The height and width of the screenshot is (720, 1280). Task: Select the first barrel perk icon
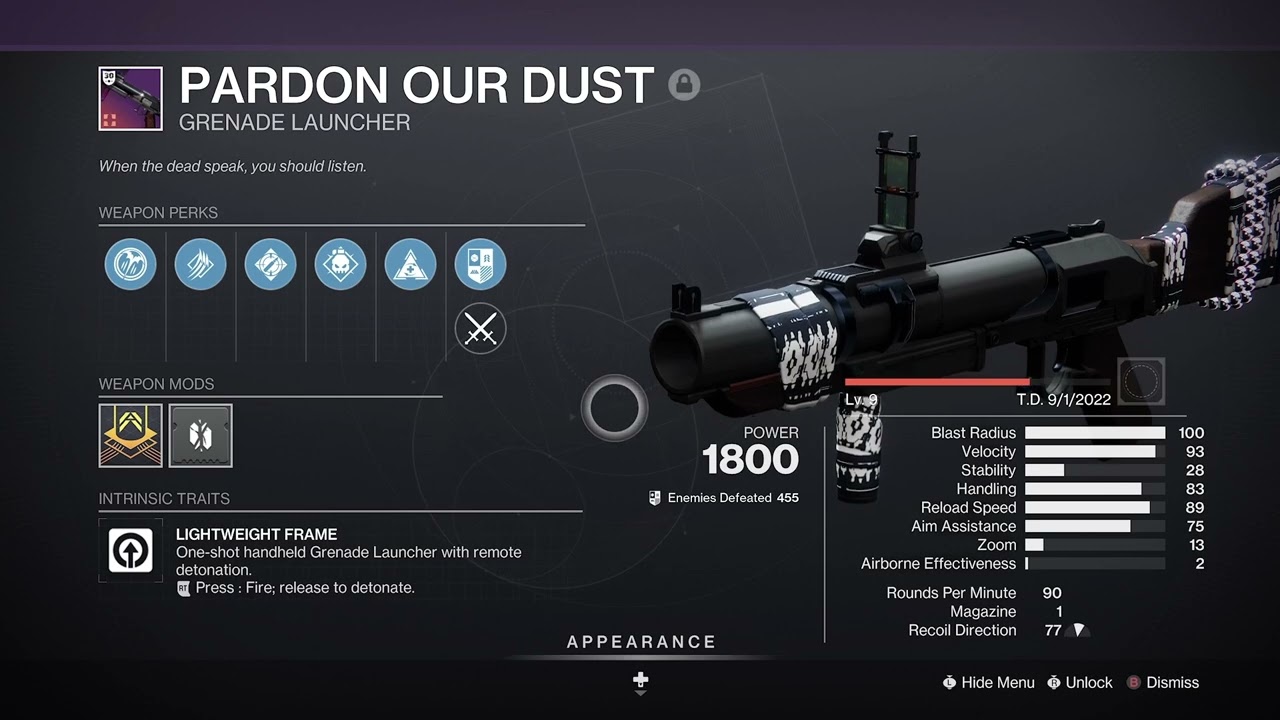click(130, 264)
